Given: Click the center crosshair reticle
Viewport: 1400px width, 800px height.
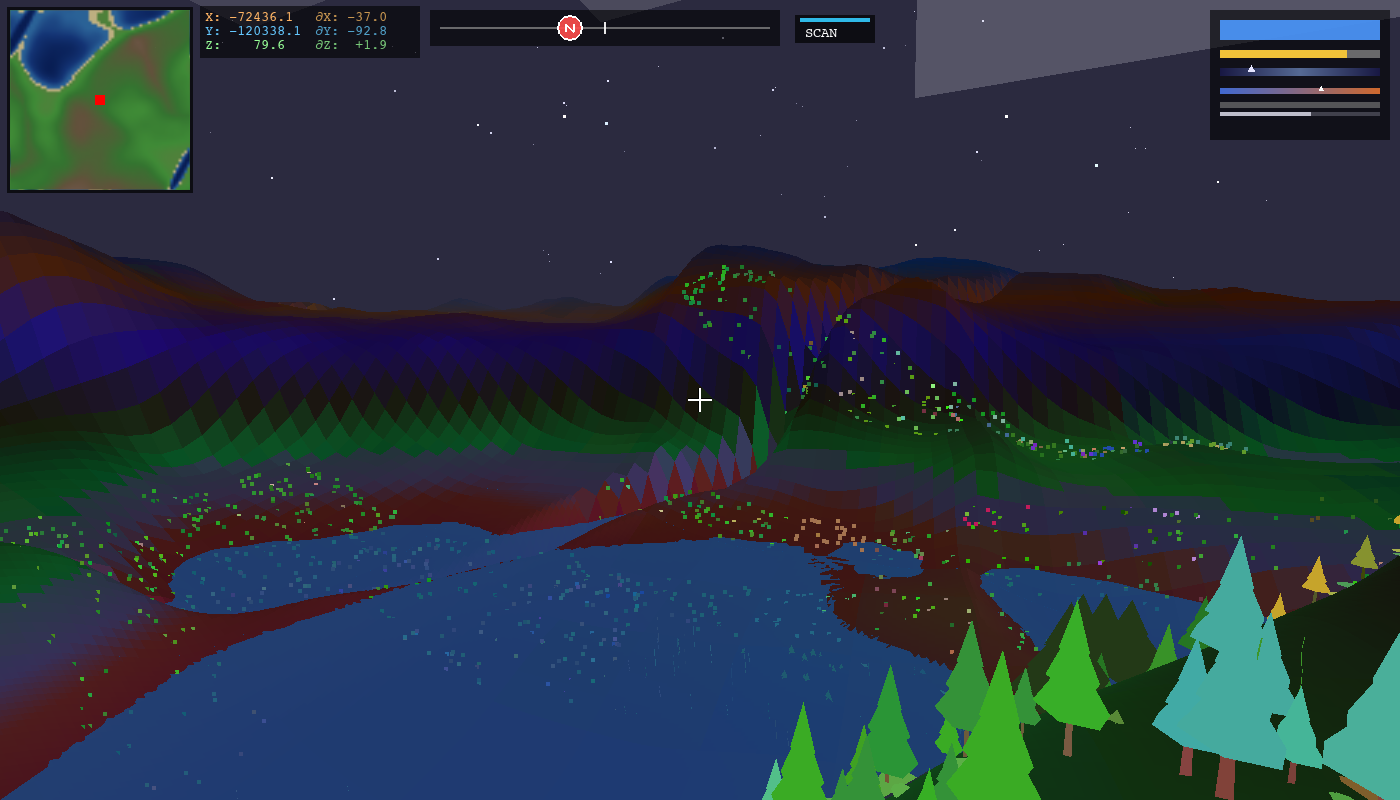Looking at the screenshot, I should click(x=700, y=400).
